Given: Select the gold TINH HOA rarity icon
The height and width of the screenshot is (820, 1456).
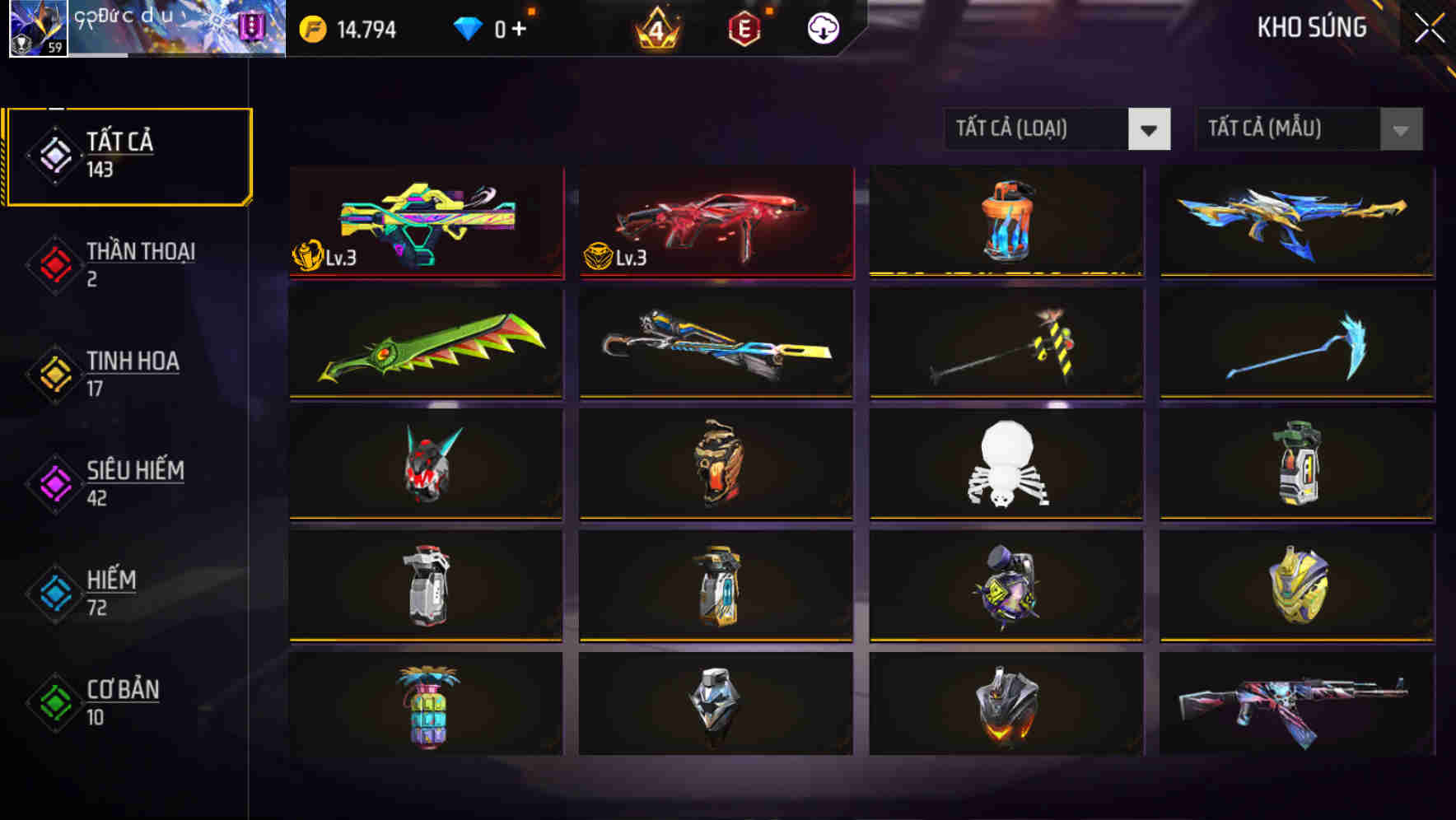Looking at the screenshot, I should point(54,375).
